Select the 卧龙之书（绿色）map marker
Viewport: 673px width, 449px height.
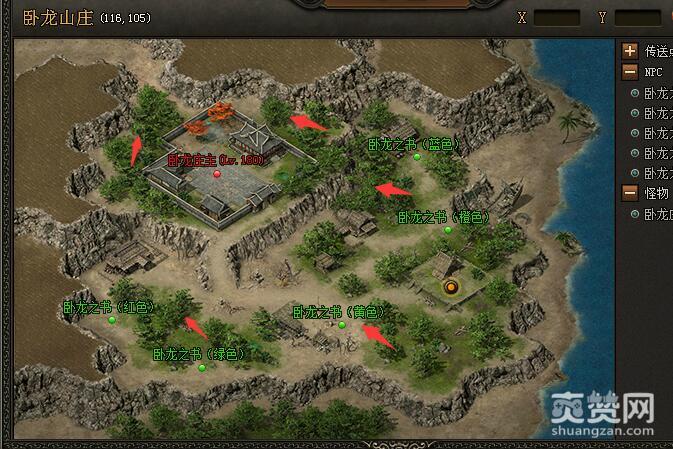coord(202,367)
